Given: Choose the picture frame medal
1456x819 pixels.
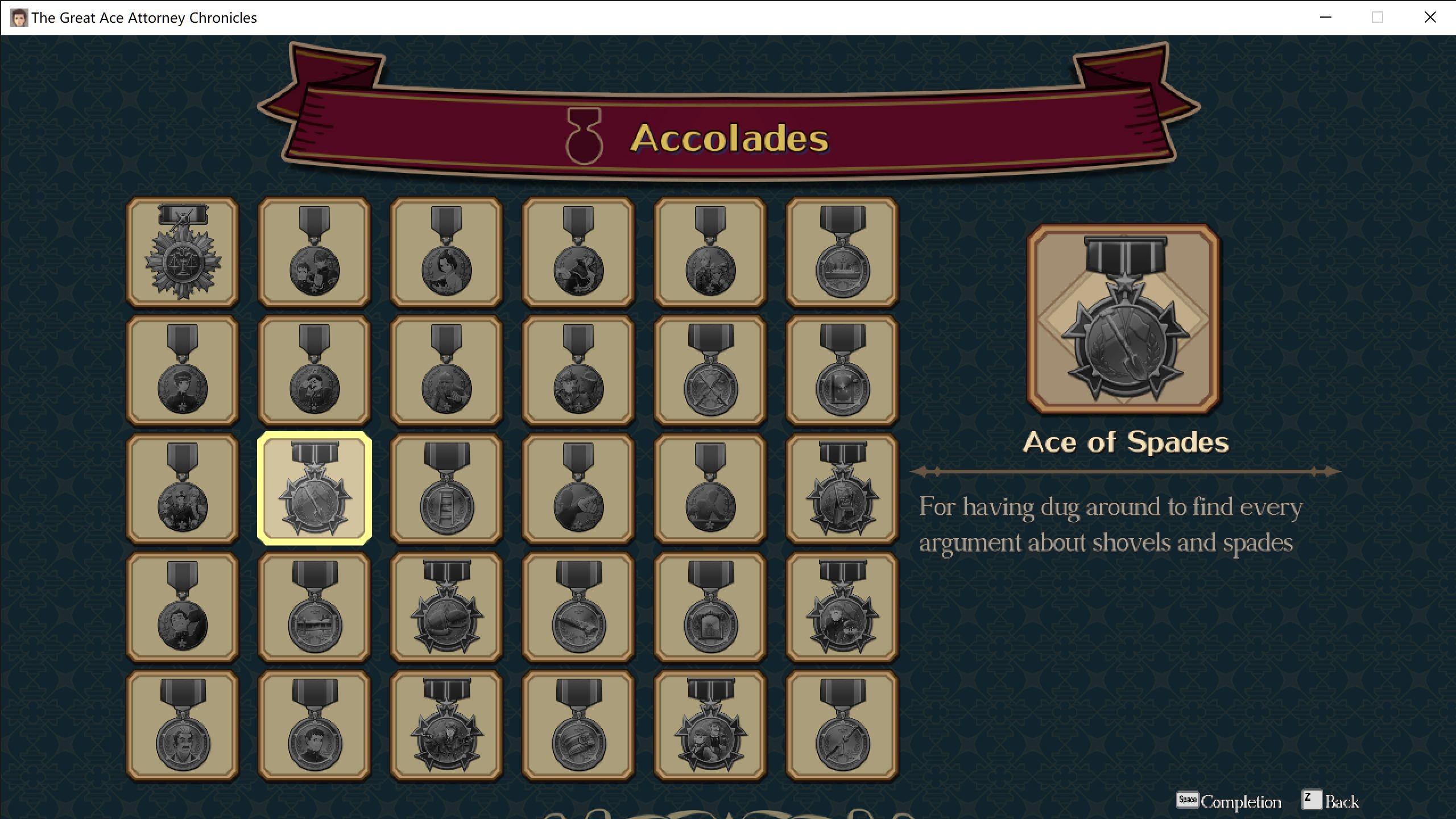Looking at the screenshot, I should click(710, 607).
